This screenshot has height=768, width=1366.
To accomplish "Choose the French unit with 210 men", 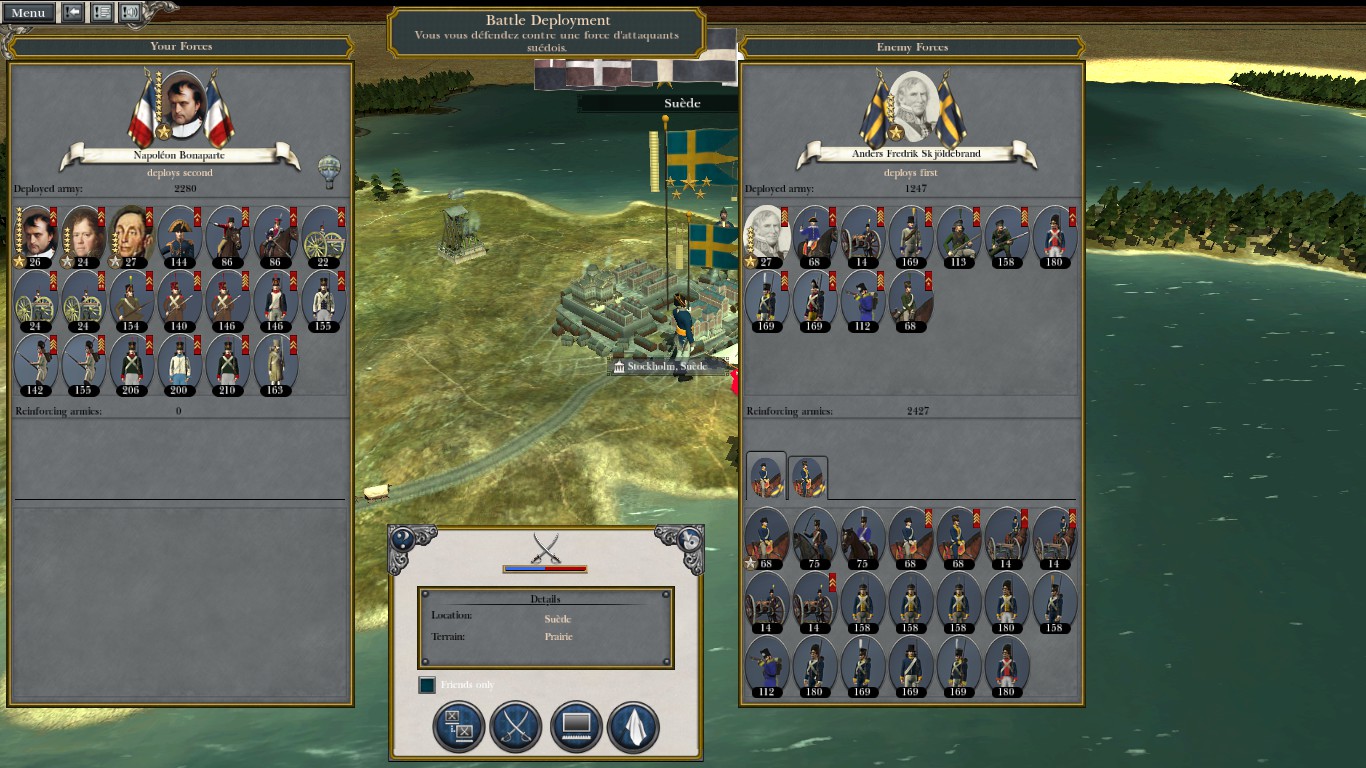I will click(226, 365).
